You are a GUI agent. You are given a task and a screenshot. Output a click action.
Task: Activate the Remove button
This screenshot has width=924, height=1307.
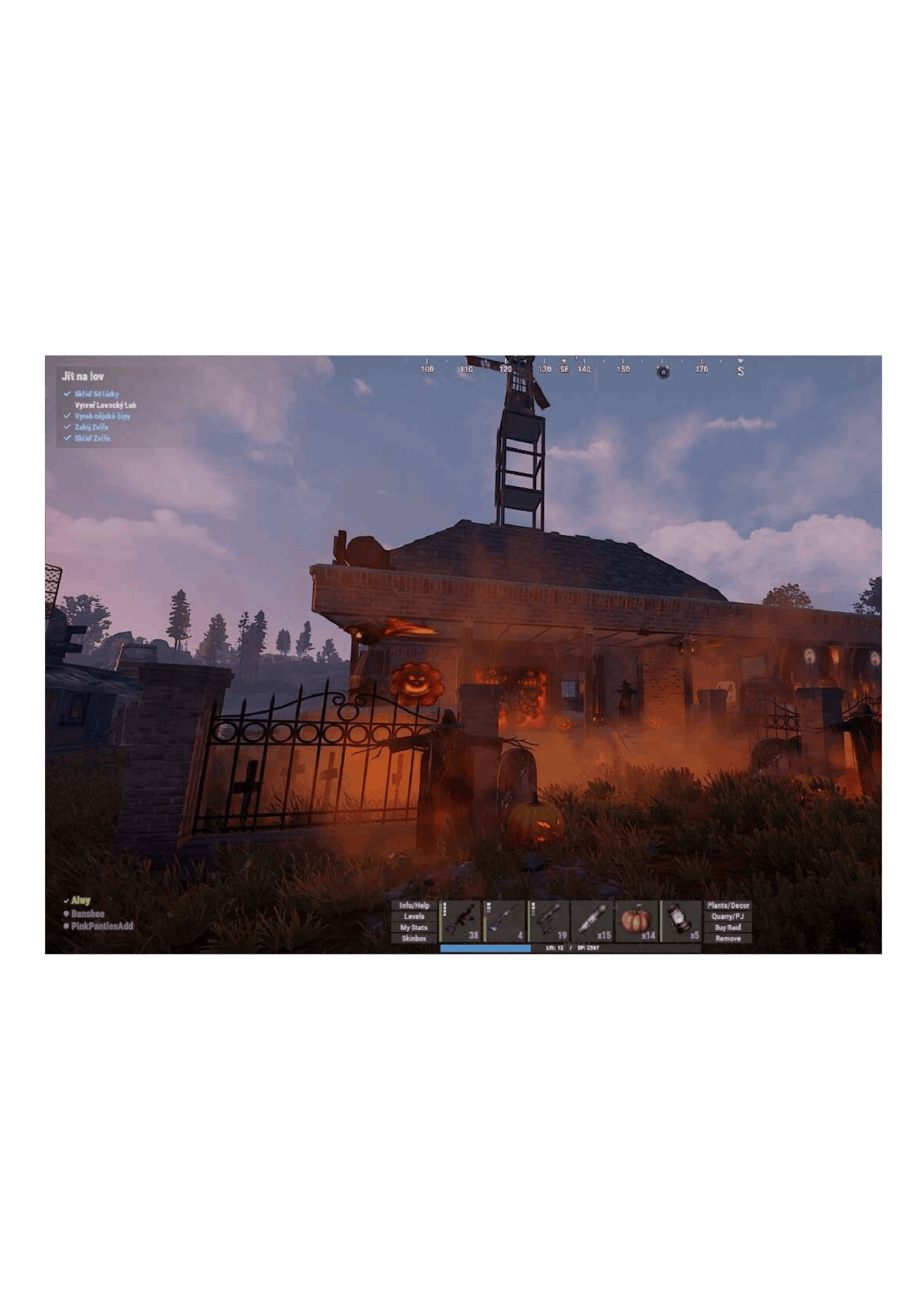click(727, 938)
